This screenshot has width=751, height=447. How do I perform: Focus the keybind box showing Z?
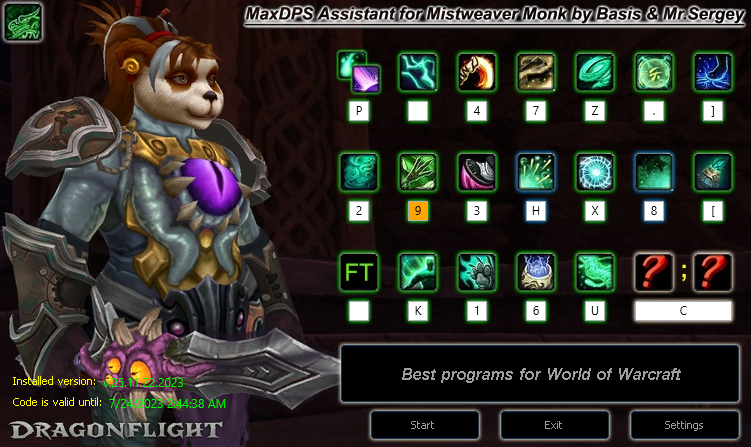coord(595,111)
